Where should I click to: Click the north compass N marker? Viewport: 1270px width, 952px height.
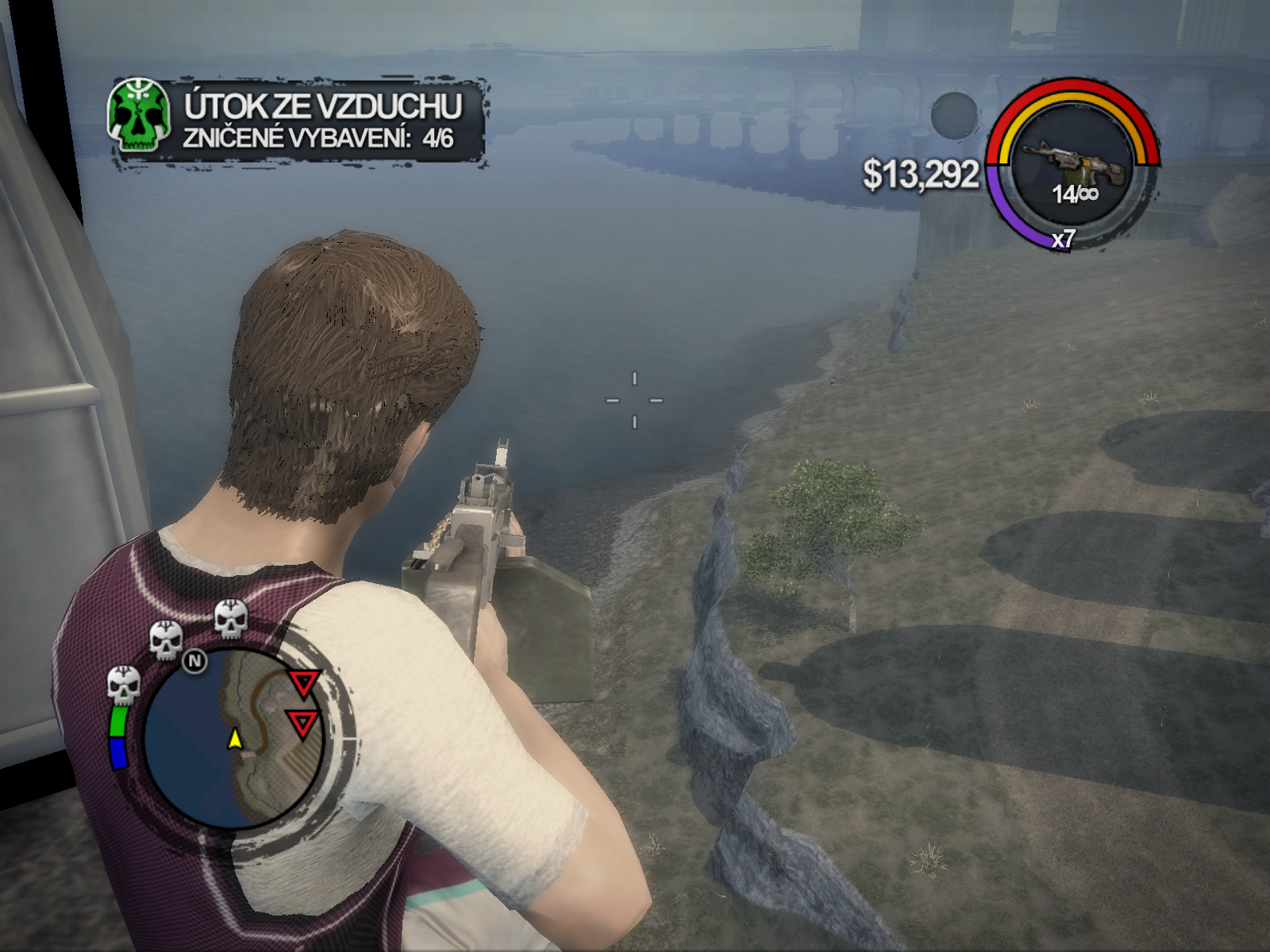pyautogui.click(x=194, y=661)
